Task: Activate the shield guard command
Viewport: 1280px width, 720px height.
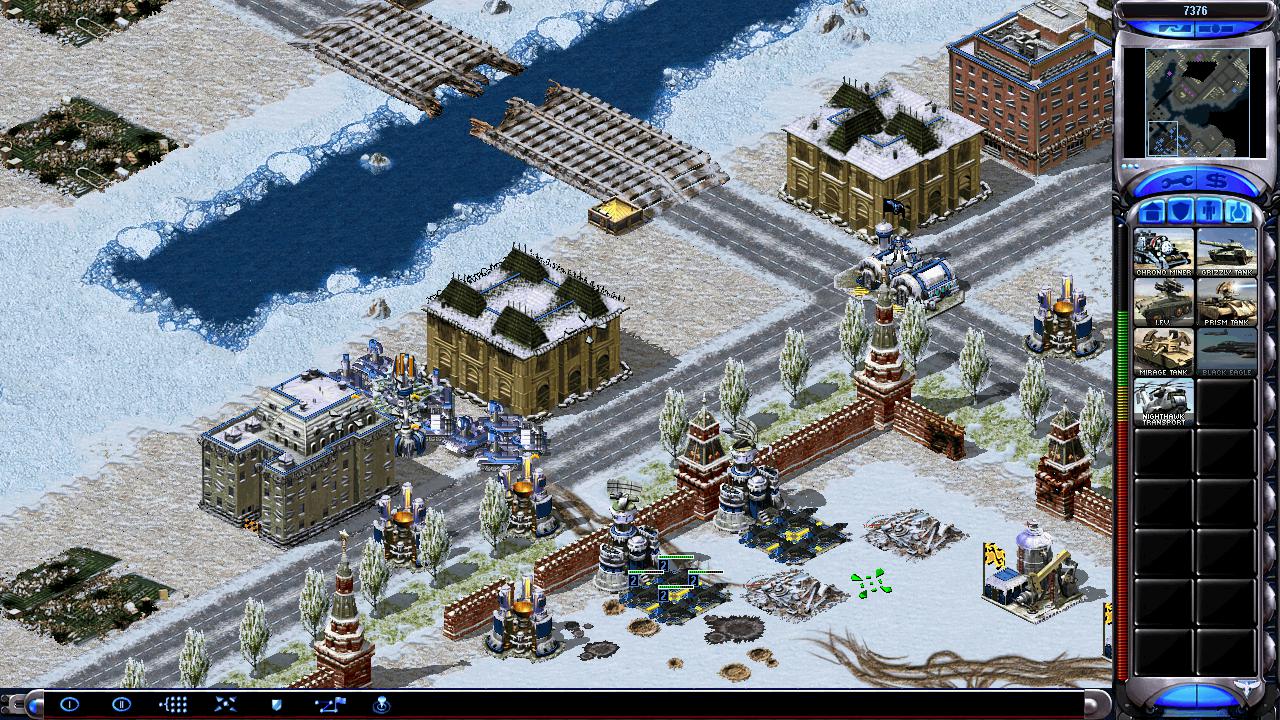Action: click(276, 704)
